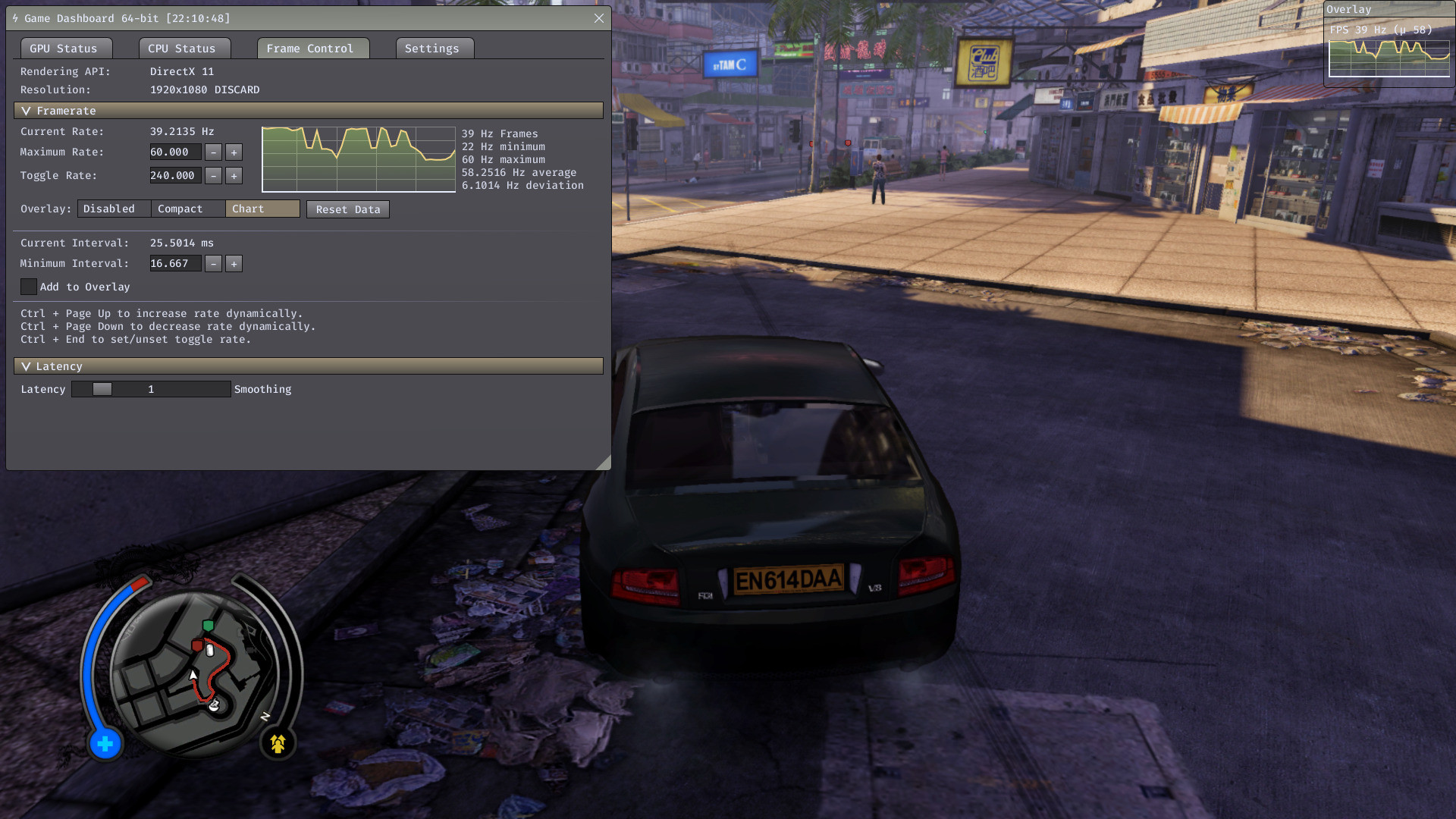This screenshot has height=819, width=1456.
Task: Switch to the Settings tab
Action: pos(433,48)
